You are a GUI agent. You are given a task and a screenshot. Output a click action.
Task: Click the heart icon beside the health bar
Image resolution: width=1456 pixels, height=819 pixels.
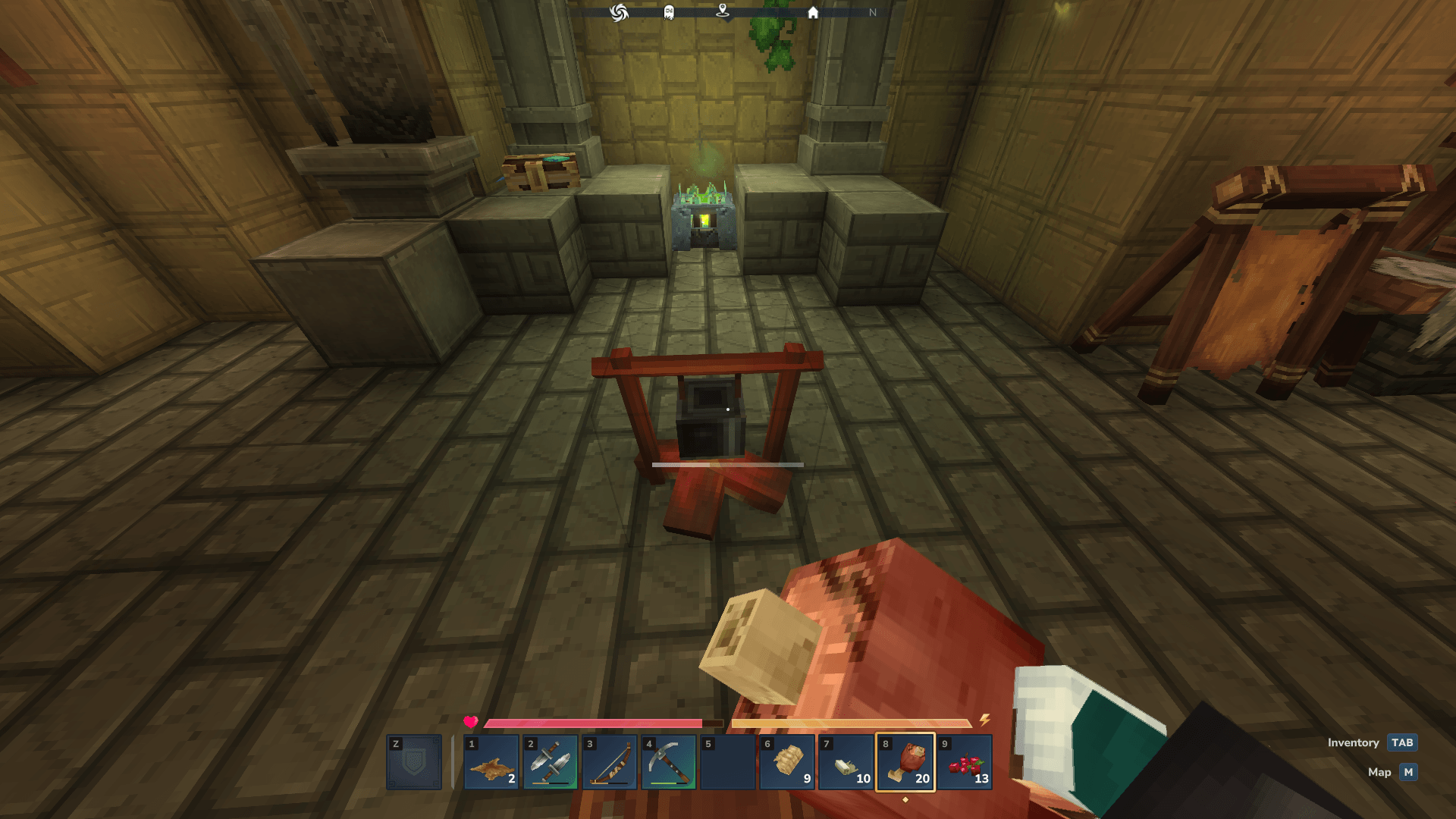tap(470, 723)
